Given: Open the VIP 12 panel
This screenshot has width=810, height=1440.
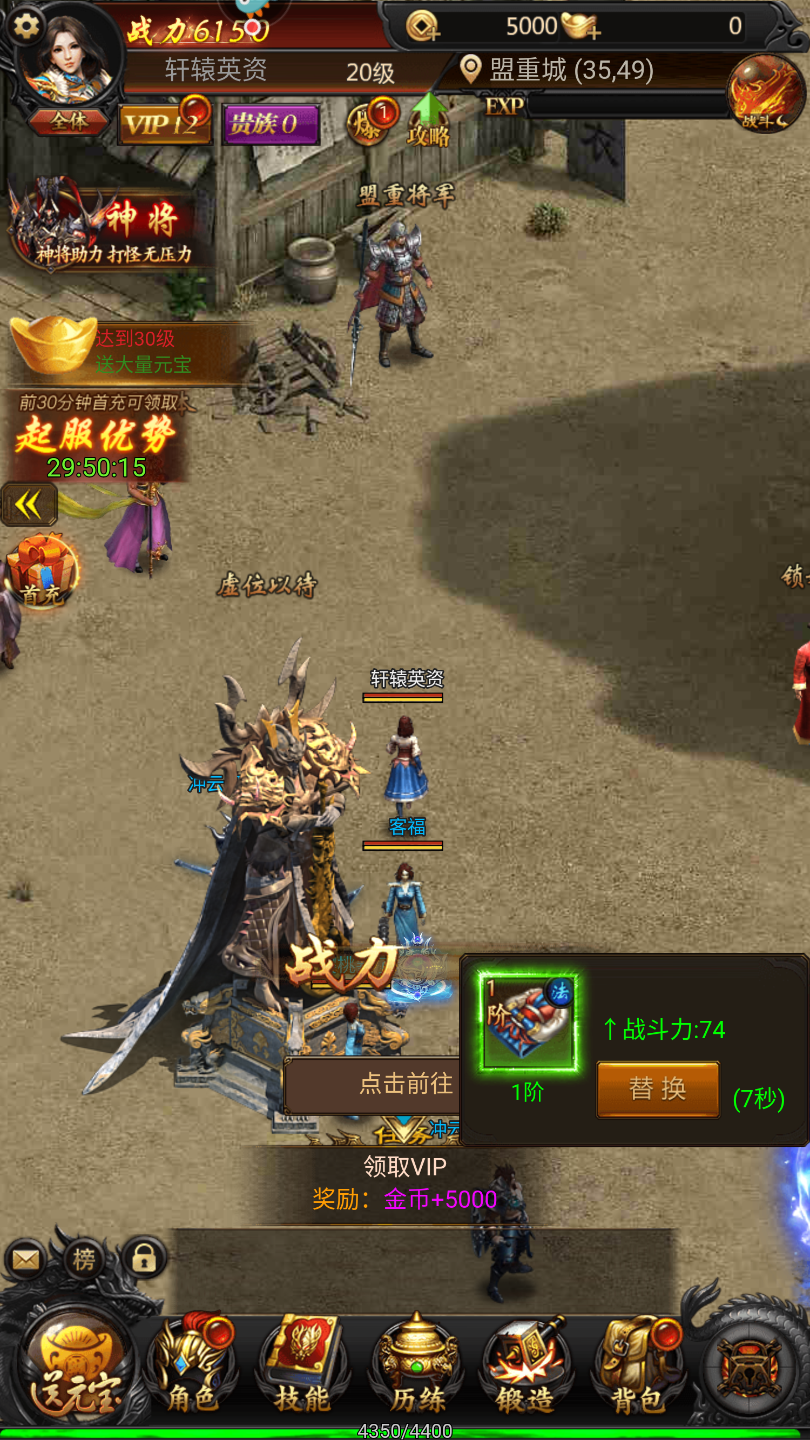Looking at the screenshot, I should coord(165,124).
